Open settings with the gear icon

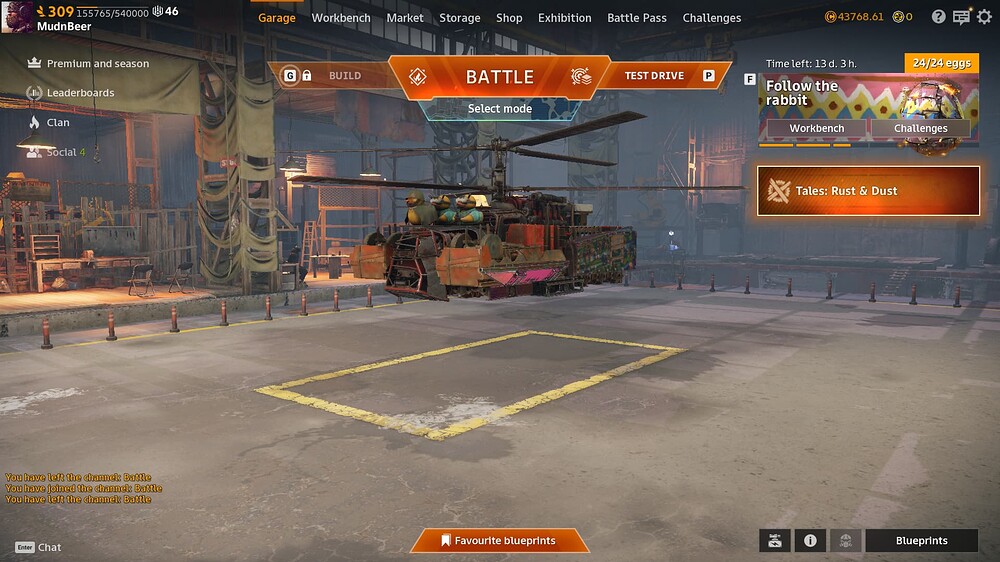[x=983, y=17]
